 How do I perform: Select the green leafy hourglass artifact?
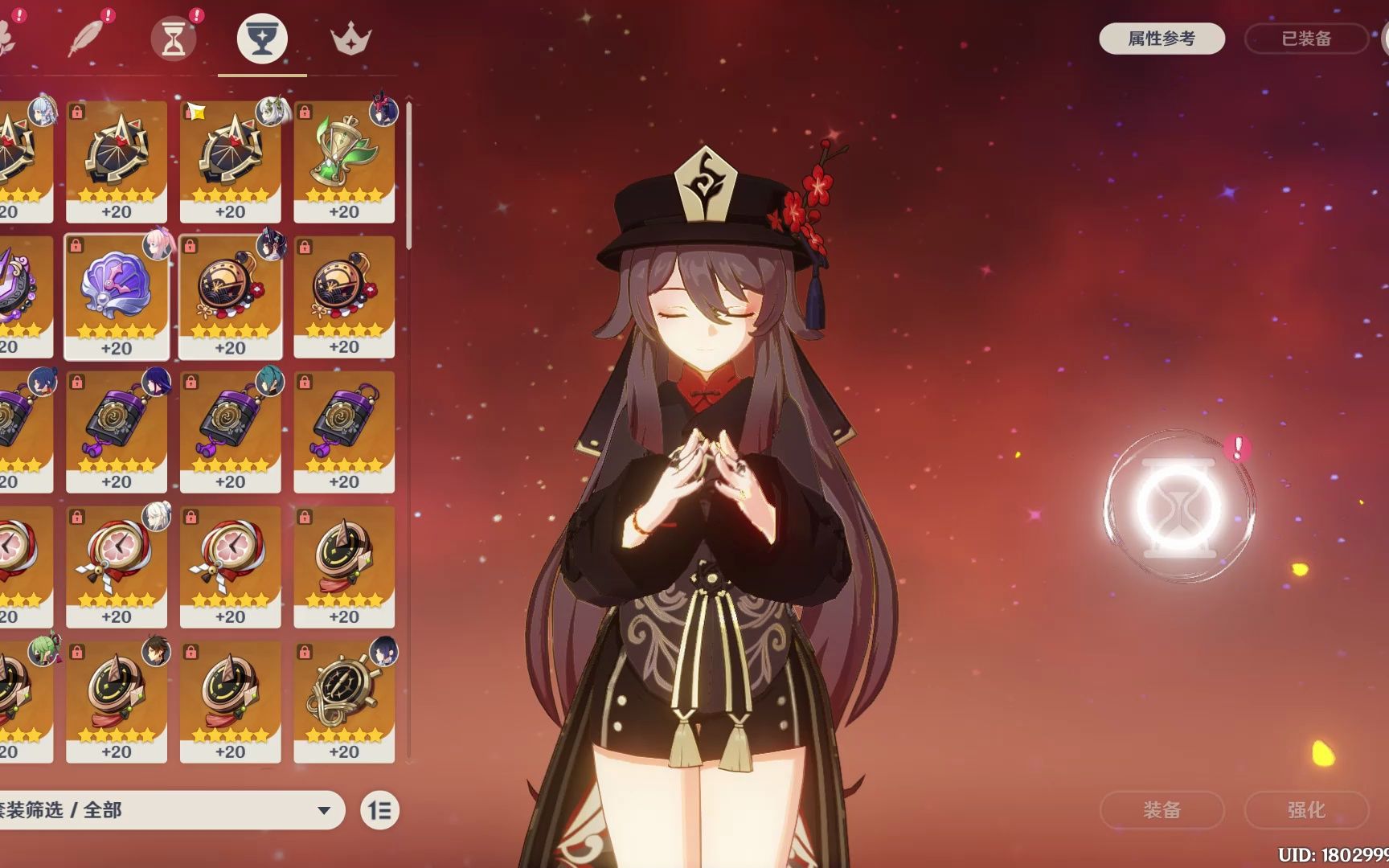point(344,162)
